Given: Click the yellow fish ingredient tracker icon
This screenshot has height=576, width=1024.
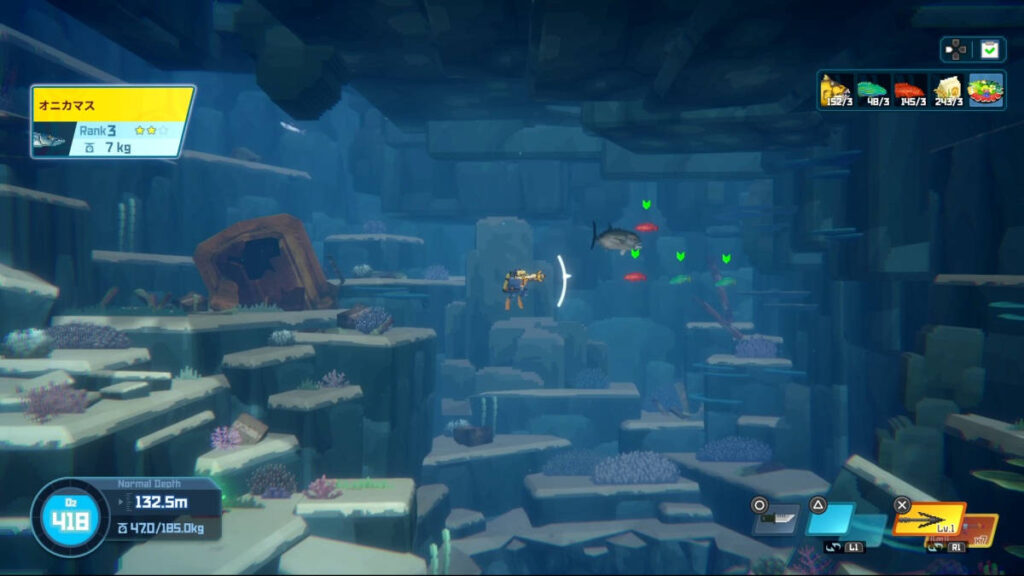Looking at the screenshot, I should pyautogui.click(x=837, y=90).
